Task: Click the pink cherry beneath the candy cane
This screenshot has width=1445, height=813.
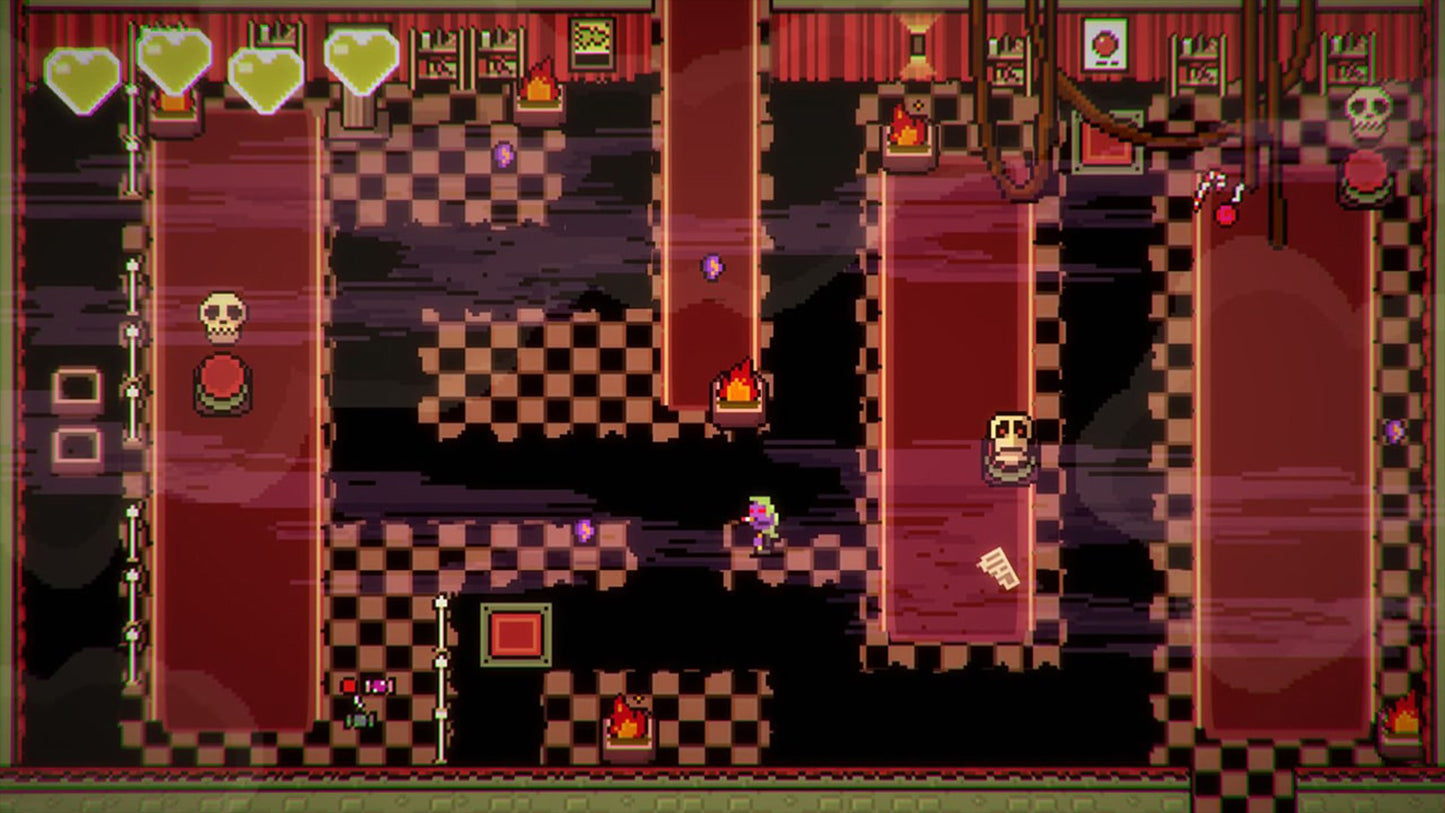Action: pos(1225,215)
